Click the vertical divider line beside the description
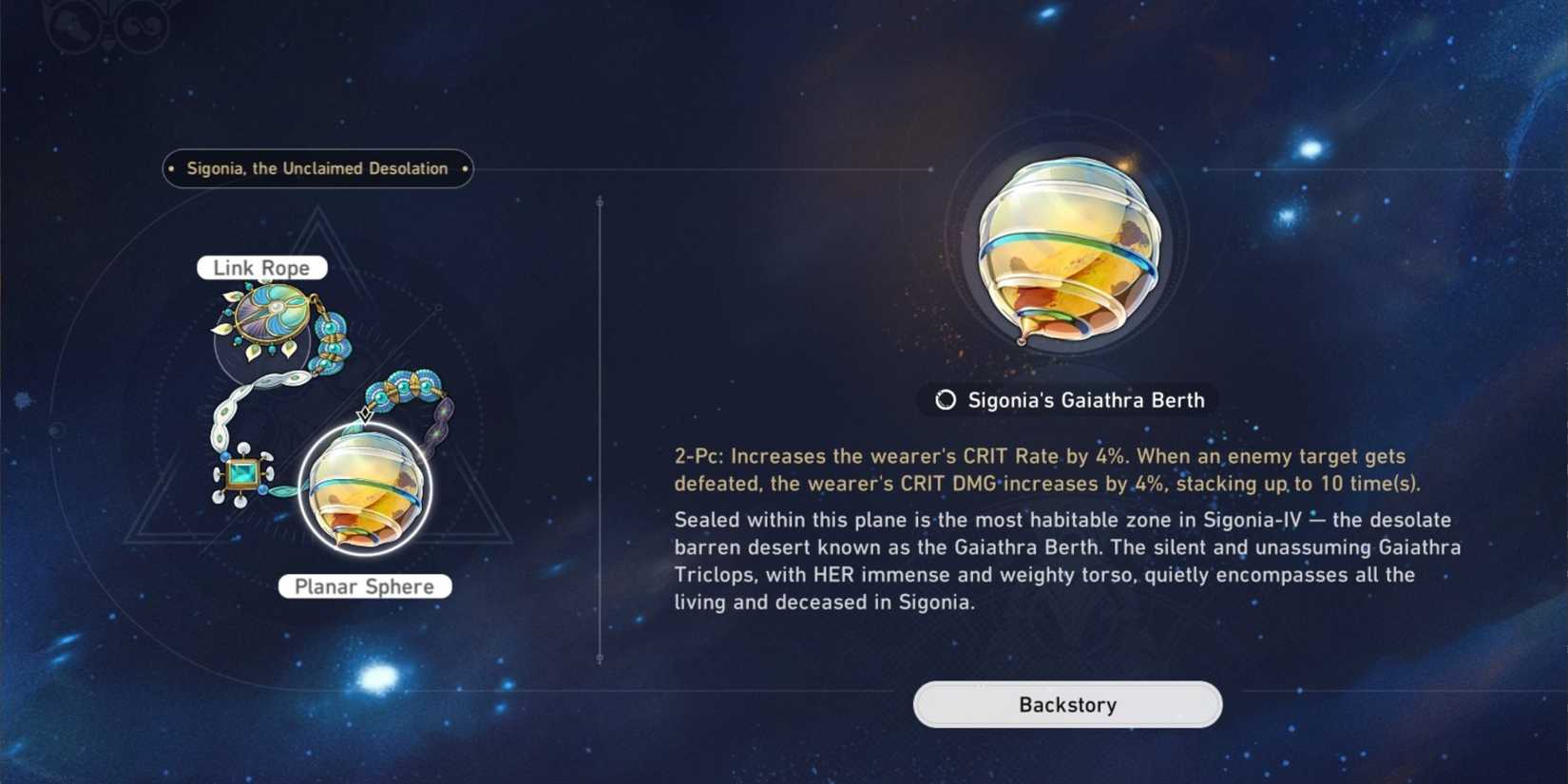 pos(601,428)
